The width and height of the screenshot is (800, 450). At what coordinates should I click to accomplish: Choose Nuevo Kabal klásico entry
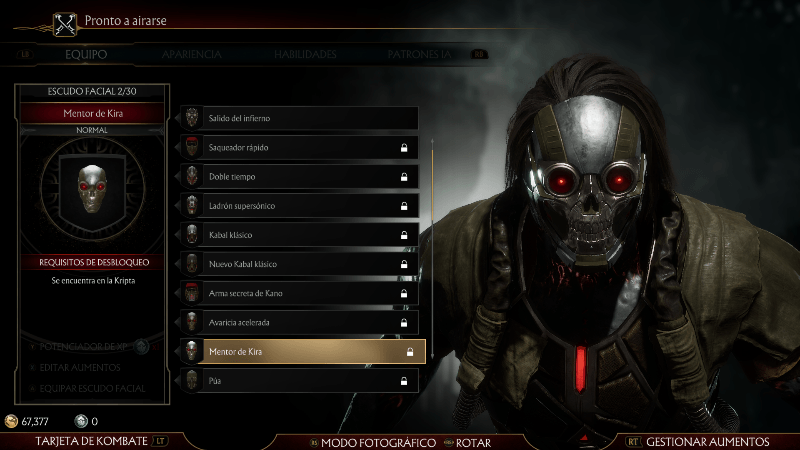point(299,264)
